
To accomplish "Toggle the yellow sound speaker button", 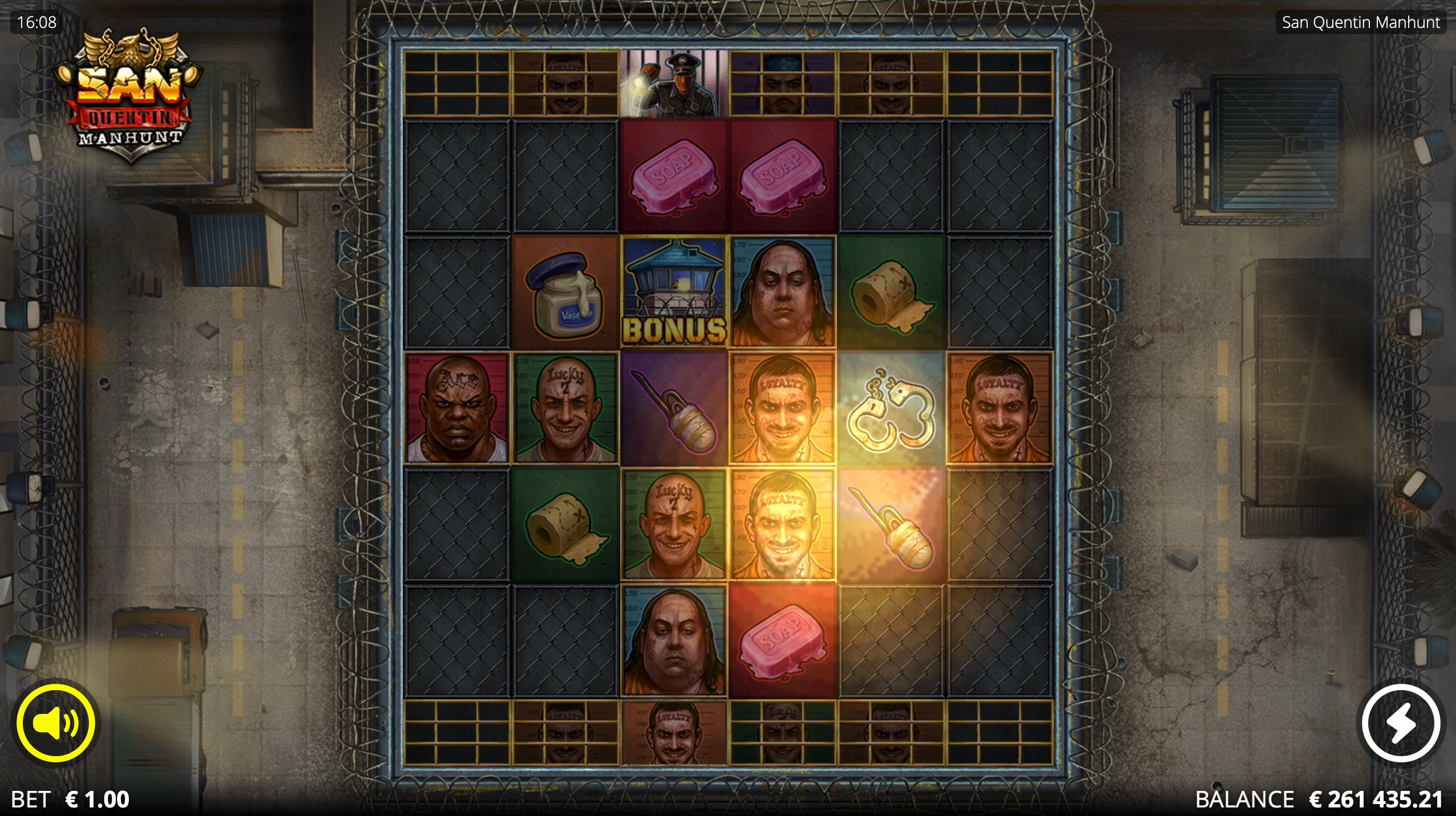I will point(56,723).
